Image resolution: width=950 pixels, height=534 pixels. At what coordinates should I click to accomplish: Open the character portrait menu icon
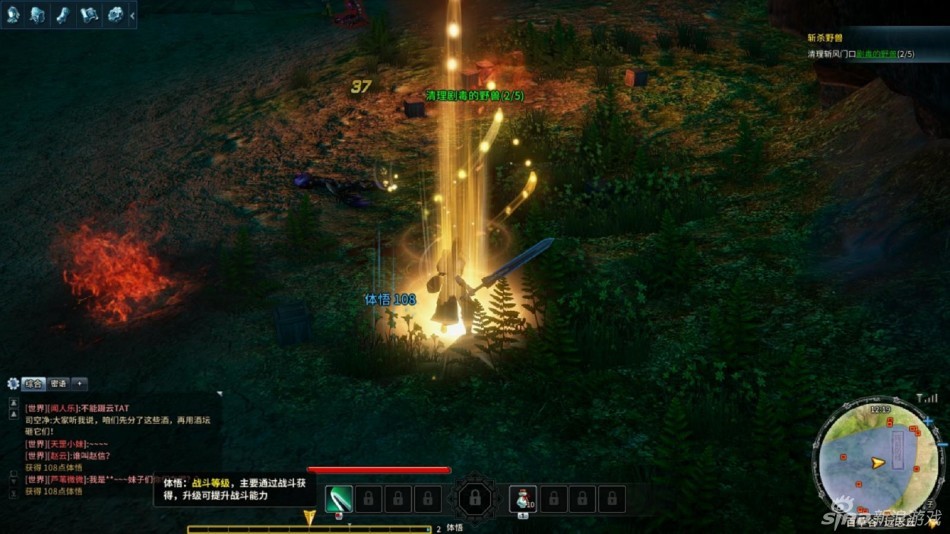[x=14, y=14]
